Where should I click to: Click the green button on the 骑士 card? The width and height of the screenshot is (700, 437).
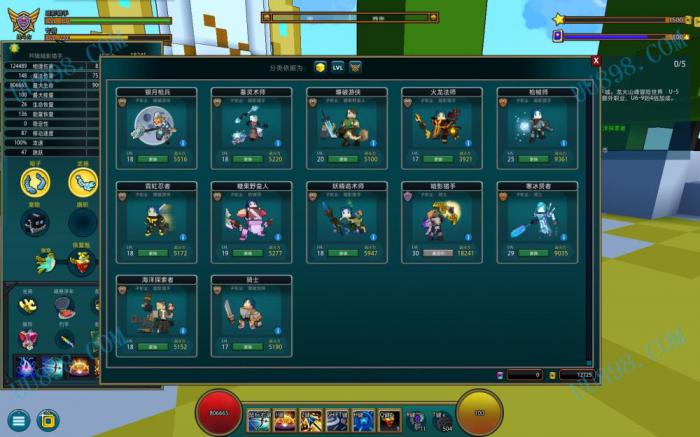click(x=249, y=348)
